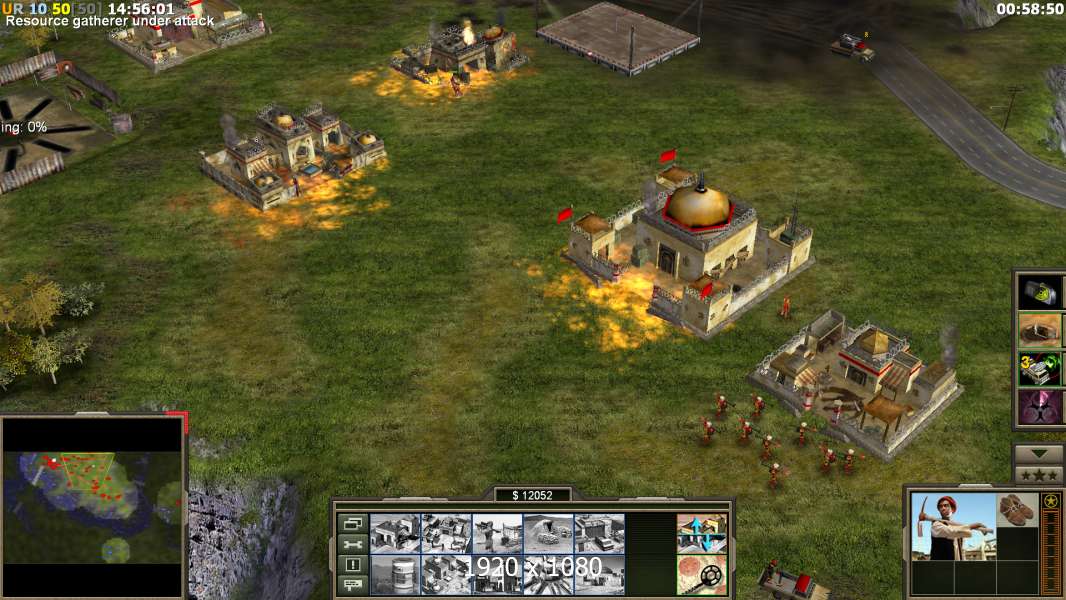Activate the tunnel hole sneak attack power
Image resolution: width=1066 pixels, height=600 pixels.
1039,329
